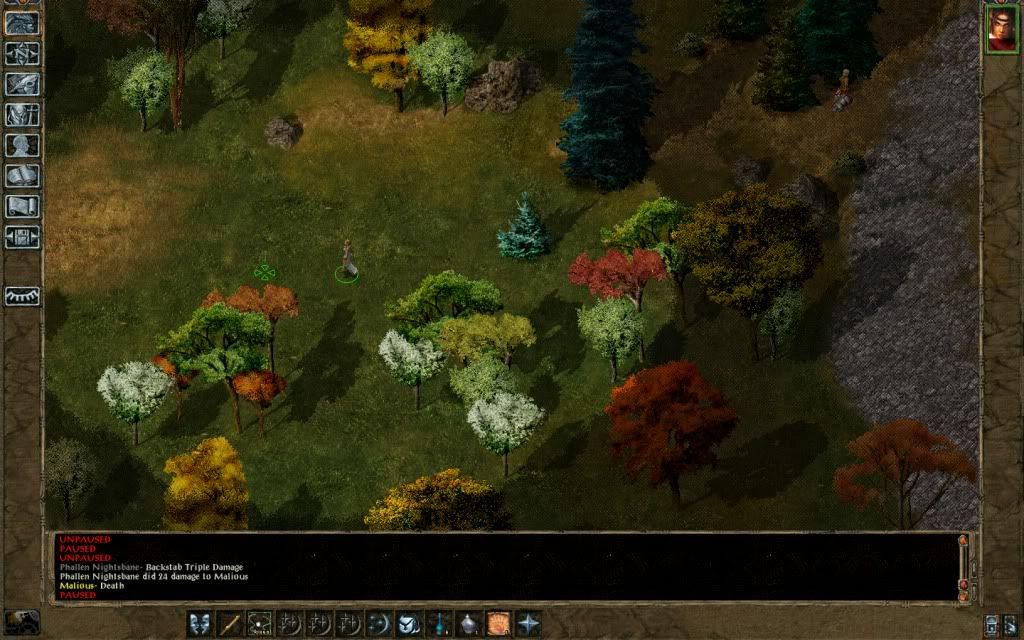The width and height of the screenshot is (1024, 640).
Task: Open the area map screen
Action: pyautogui.click(x=22, y=54)
